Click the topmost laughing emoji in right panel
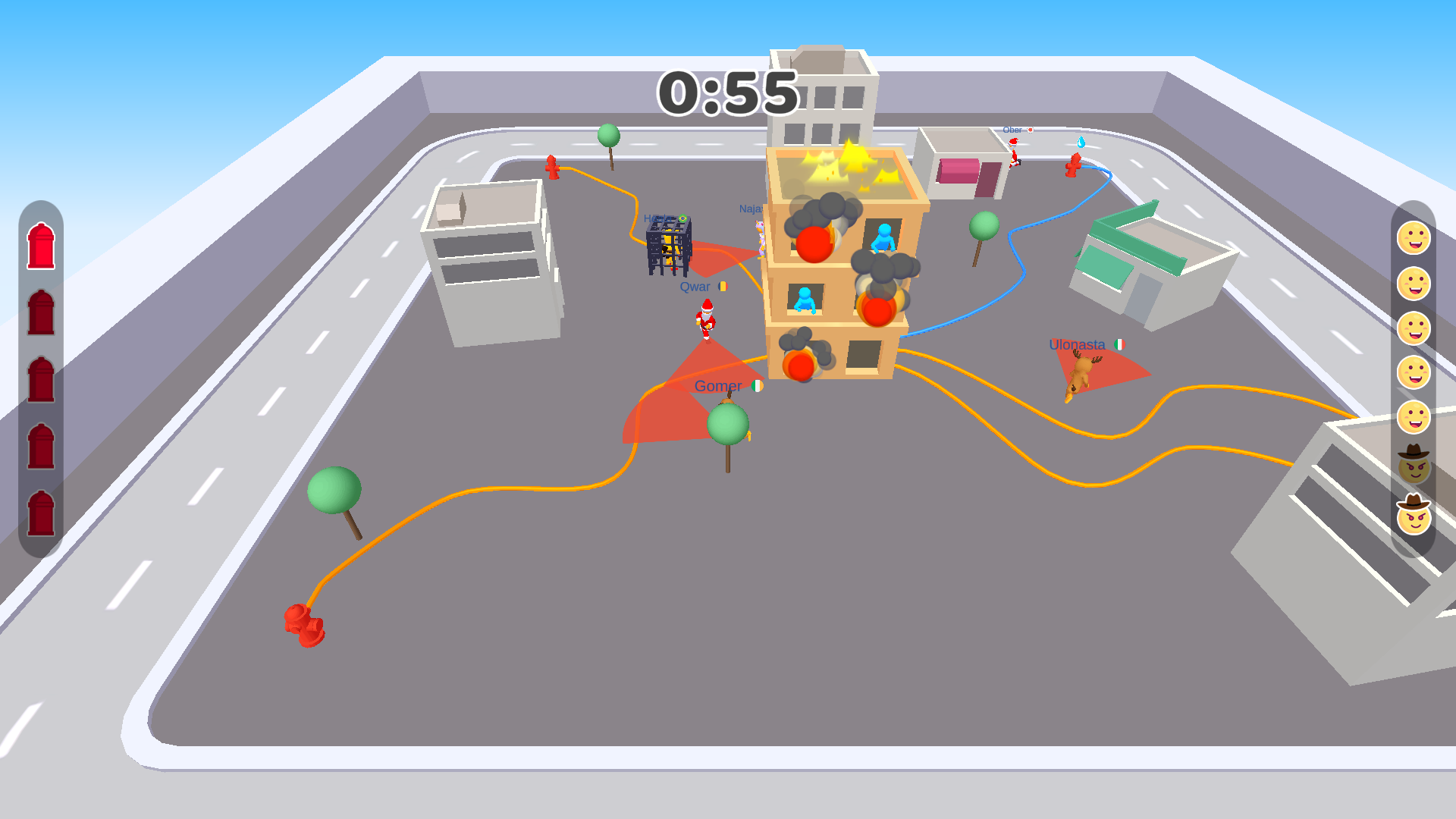The image size is (1456, 819). click(1414, 237)
